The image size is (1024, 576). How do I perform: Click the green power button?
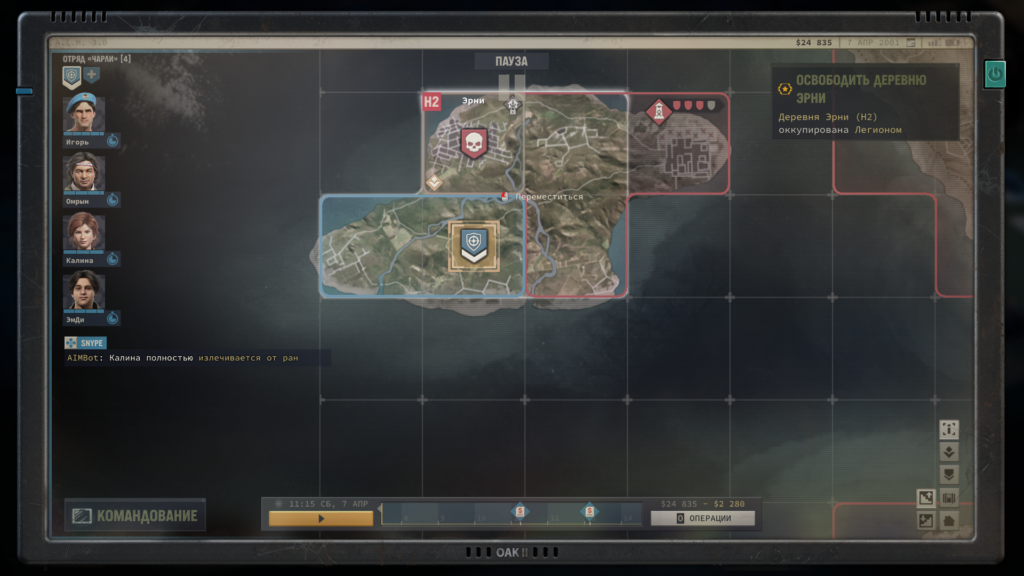click(x=994, y=73)
